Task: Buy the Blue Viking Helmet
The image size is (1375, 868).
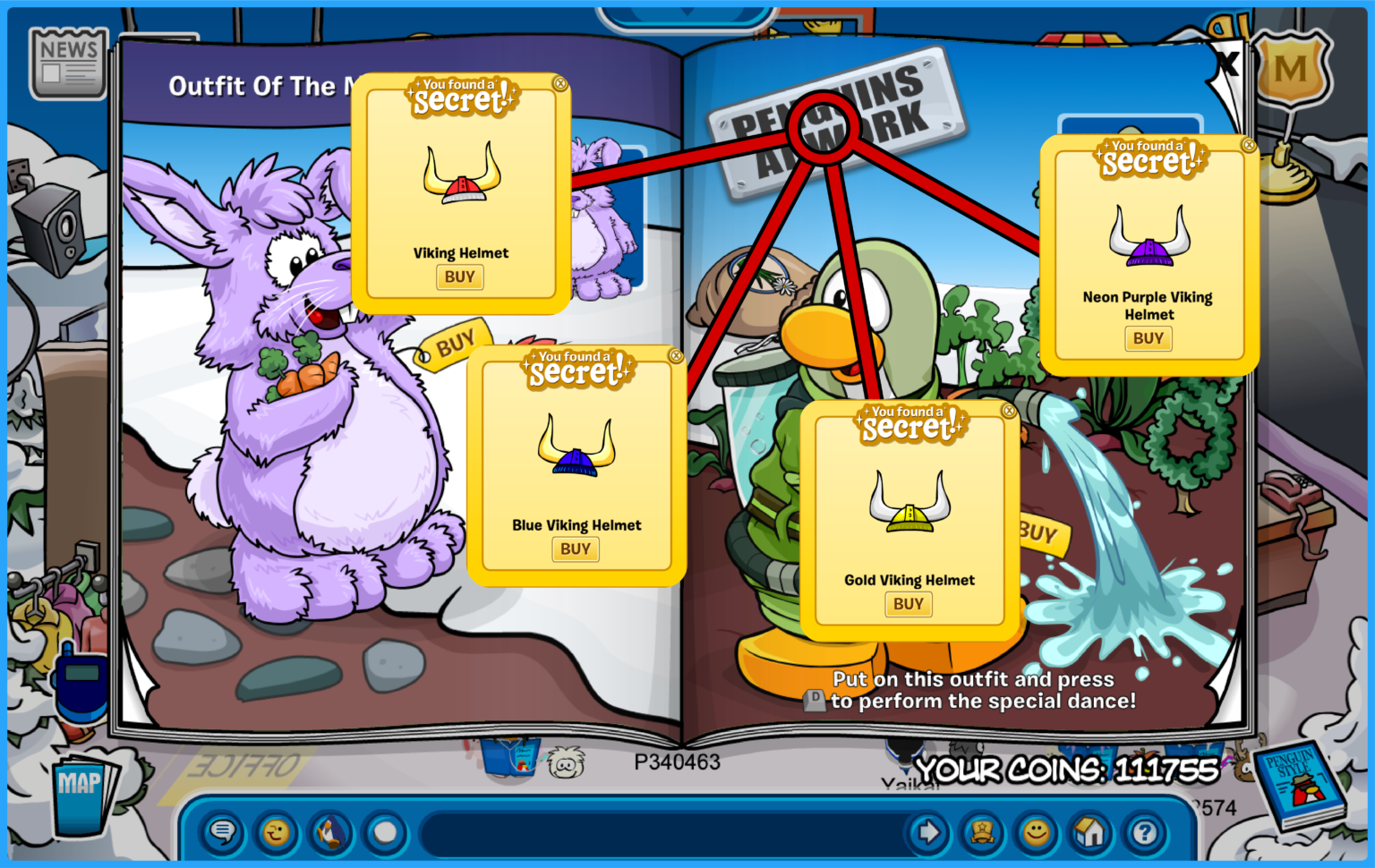Action: tap(576, 549)
